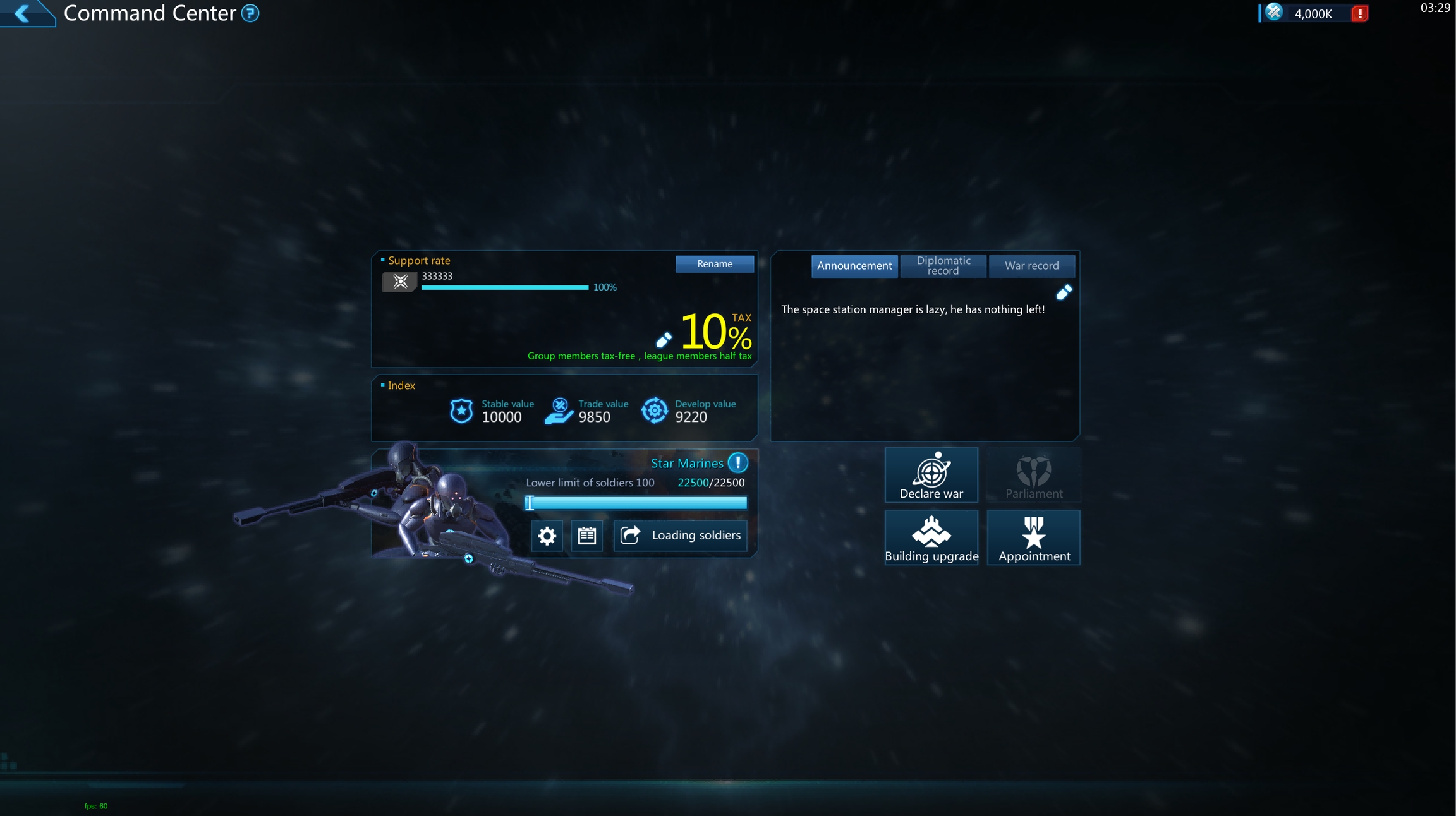
Task: Edit the announcement text with pencil icon
Action: pos(1064,292)
